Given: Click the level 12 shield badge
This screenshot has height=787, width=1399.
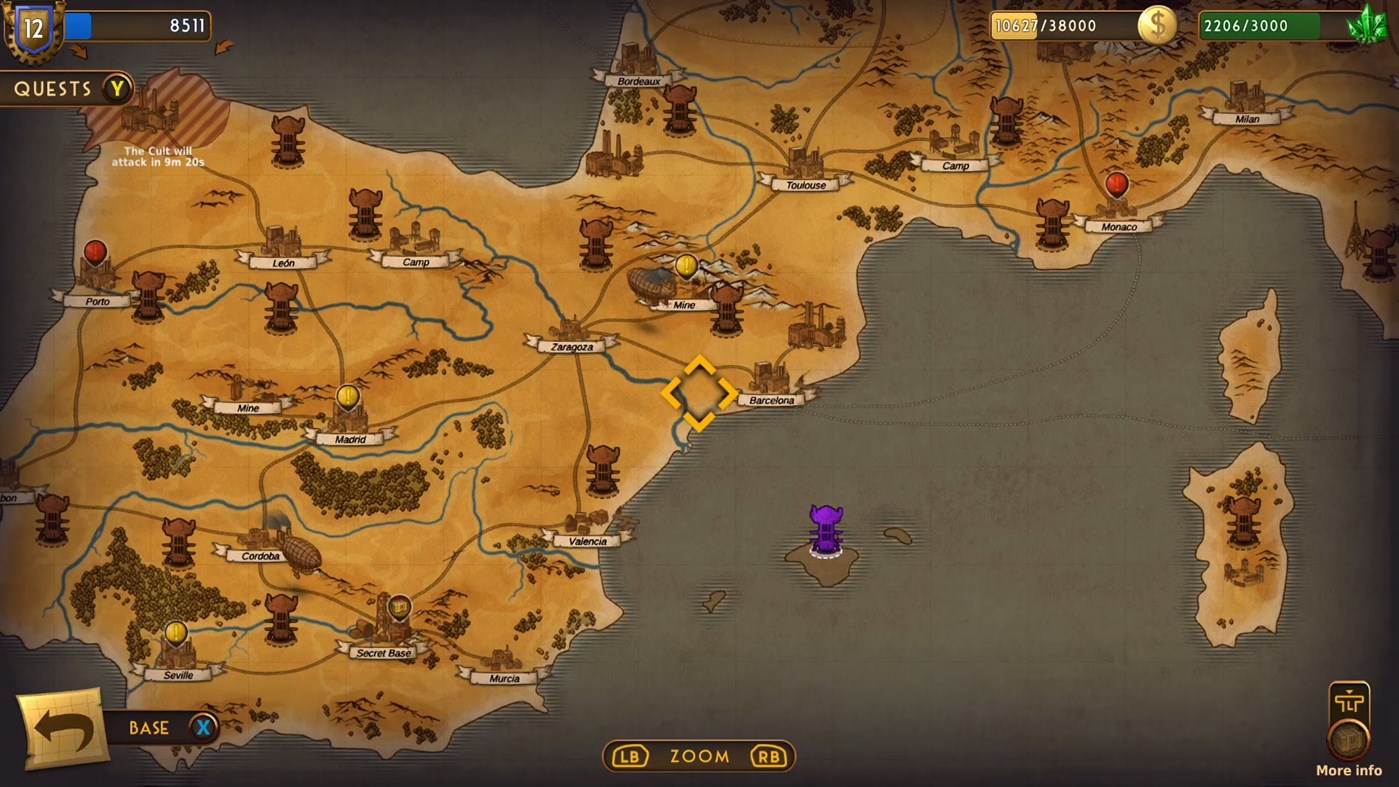Looking at the screenshot, I should click(32, 28).
